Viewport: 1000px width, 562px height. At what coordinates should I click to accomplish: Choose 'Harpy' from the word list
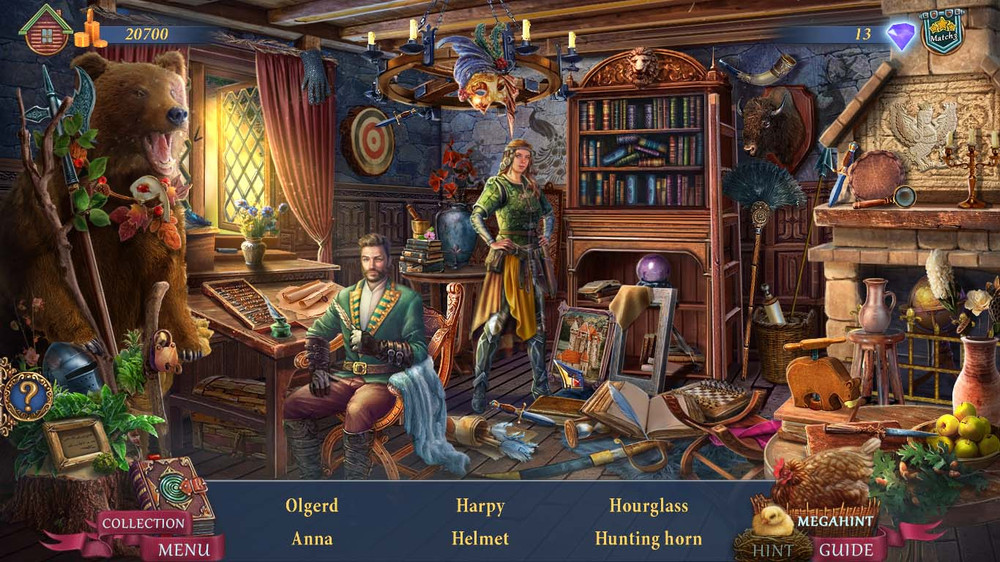tap(480, 506)
